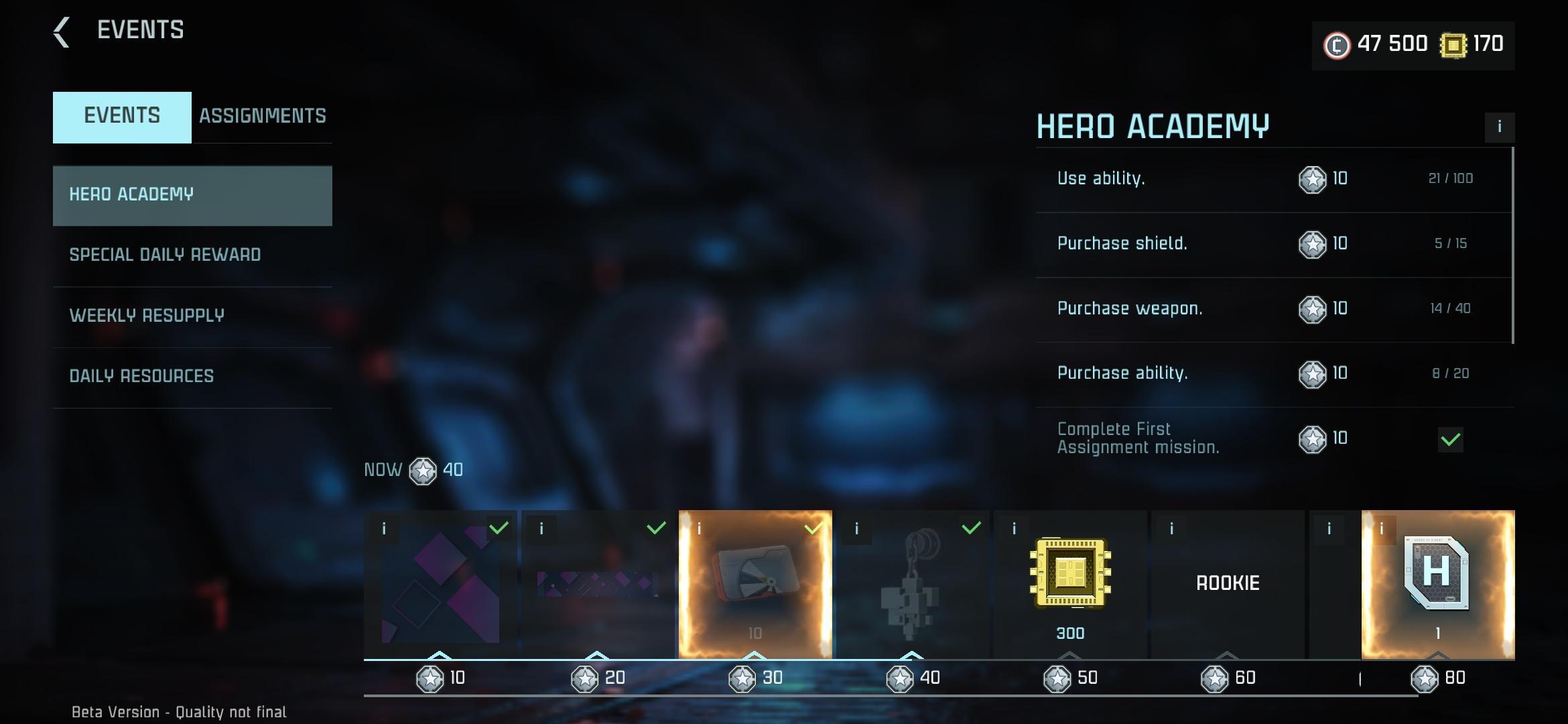1568x724 pixels.
Task: Select the Complete First Assignment mission row
Action: tap(1273, 439)
